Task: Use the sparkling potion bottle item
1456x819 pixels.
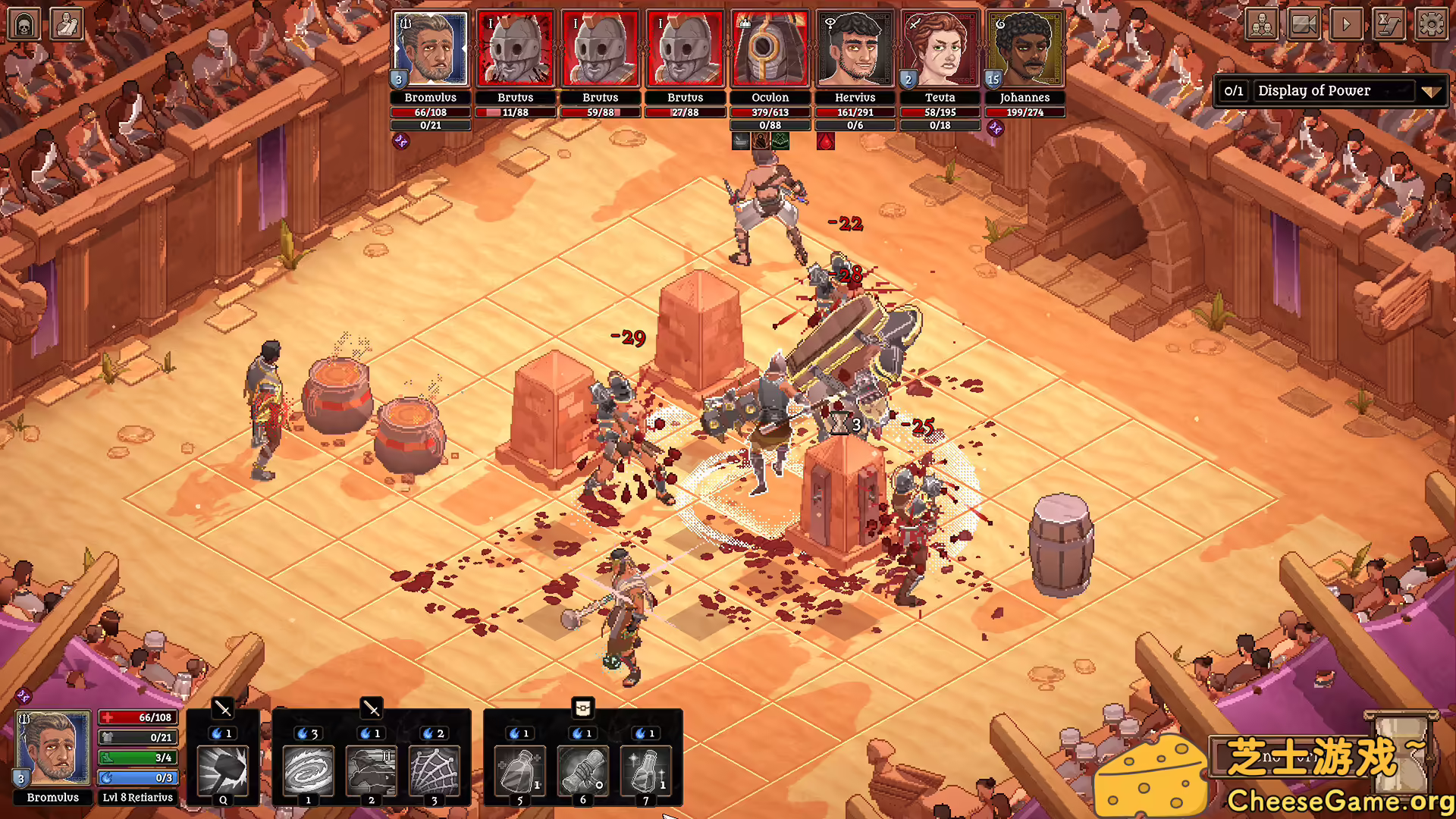Action: 645,770
